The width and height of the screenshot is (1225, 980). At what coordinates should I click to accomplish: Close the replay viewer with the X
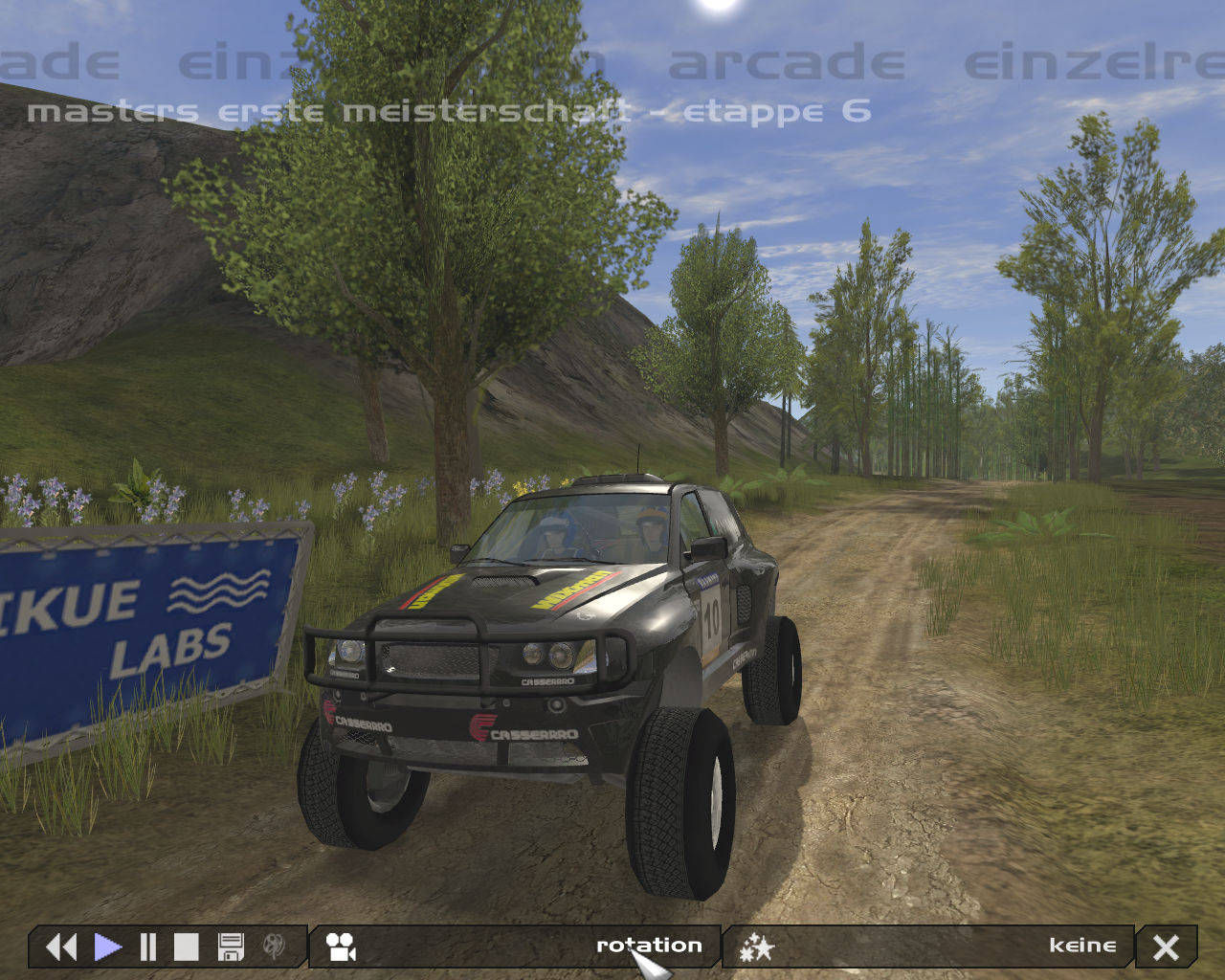1166,947
